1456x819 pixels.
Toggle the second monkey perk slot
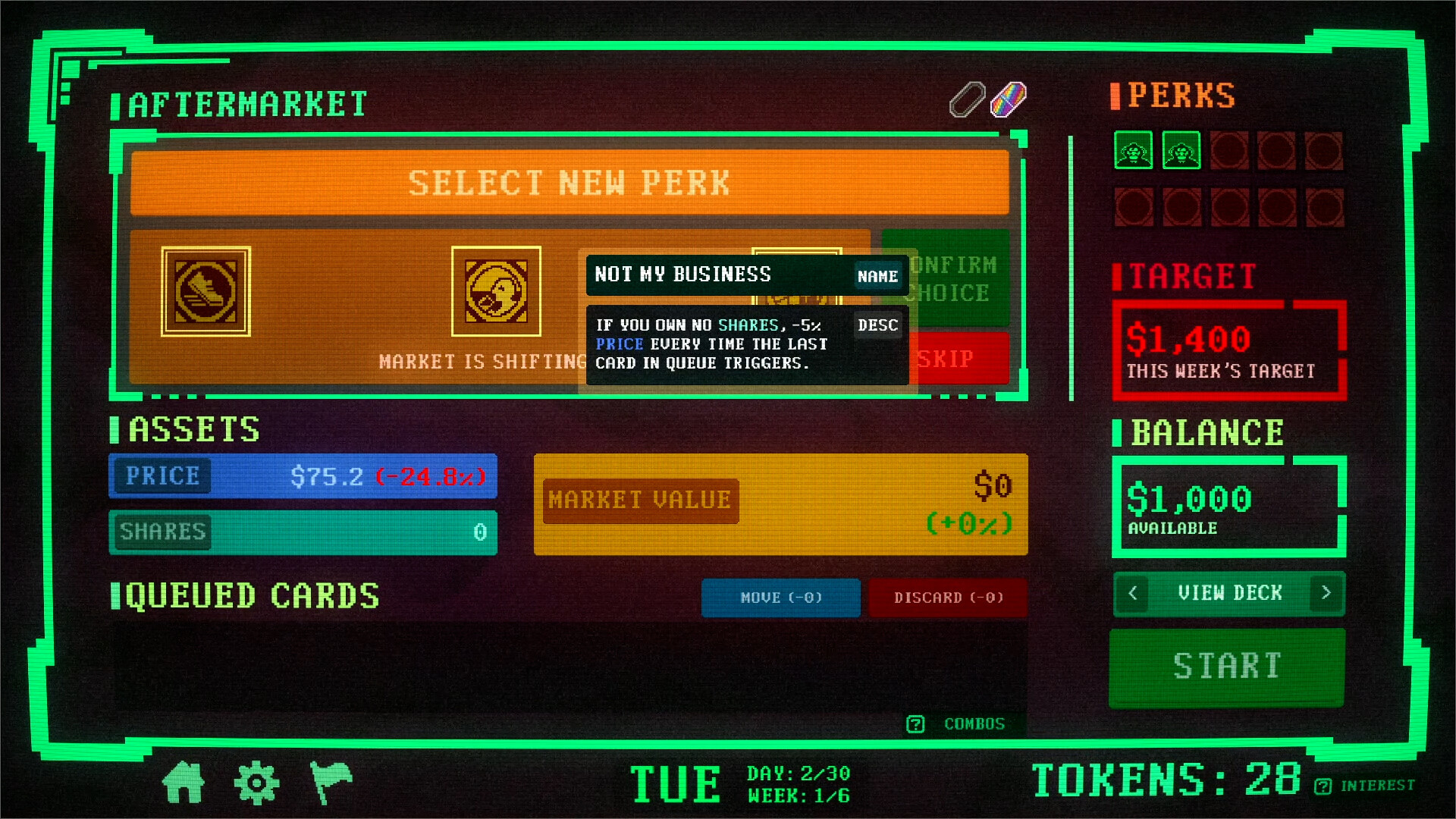(x=1181, y=151)
